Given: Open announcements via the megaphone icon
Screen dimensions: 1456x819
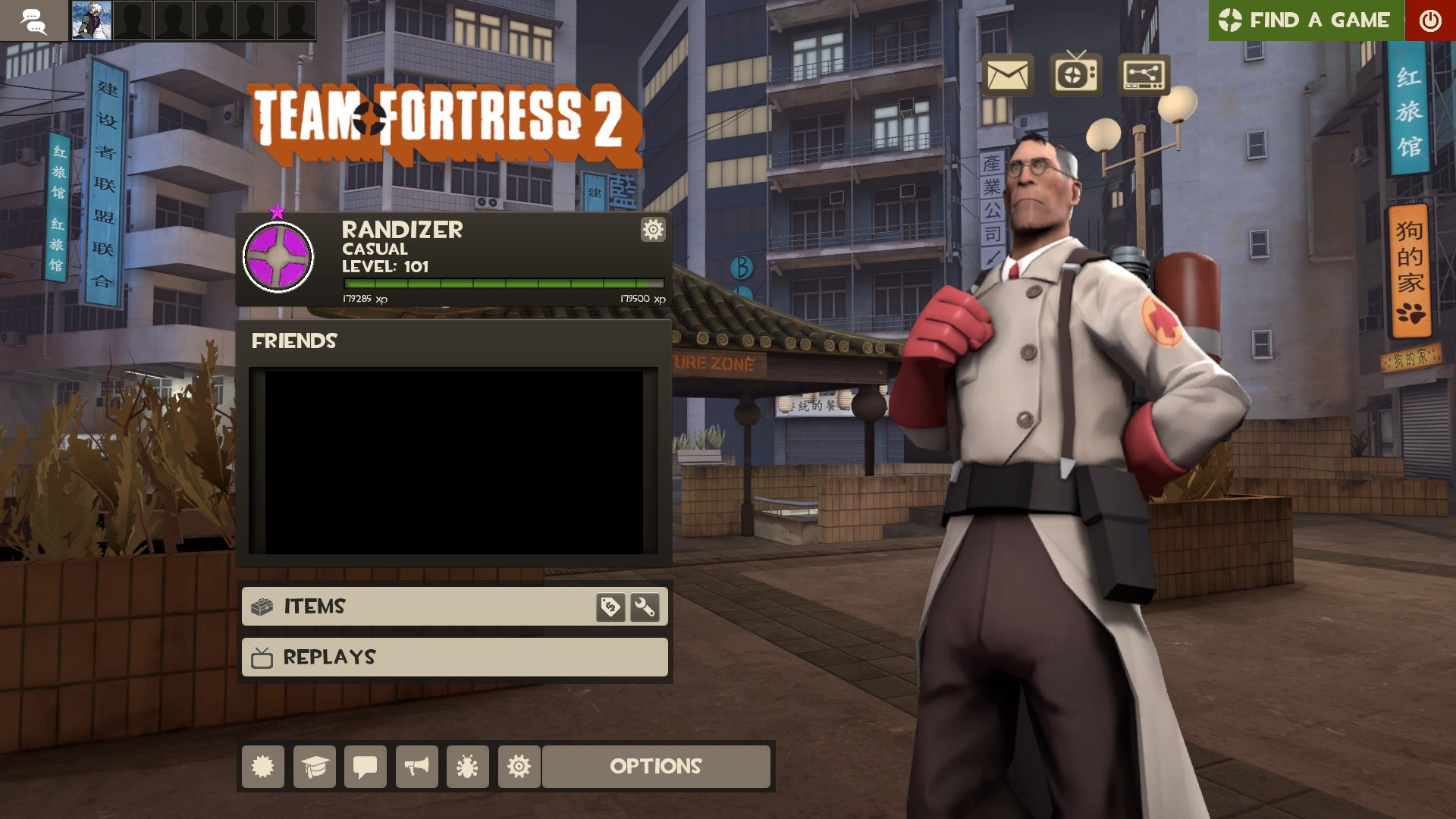Looking at the screenshot, I should (416, 767).
